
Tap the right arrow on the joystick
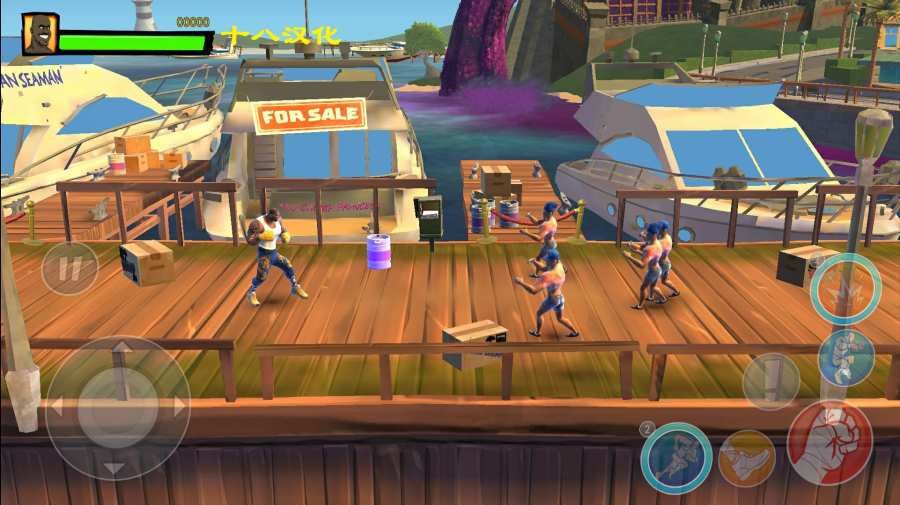pos(179,407)
